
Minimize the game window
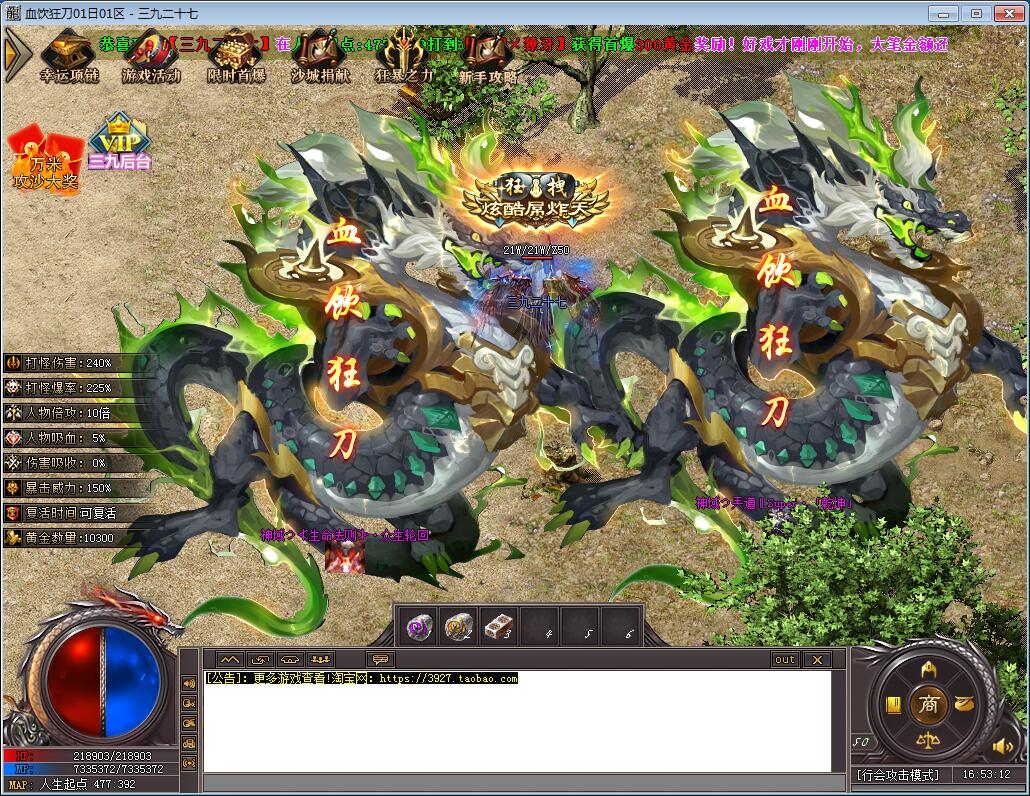click(x=941, y=13)
